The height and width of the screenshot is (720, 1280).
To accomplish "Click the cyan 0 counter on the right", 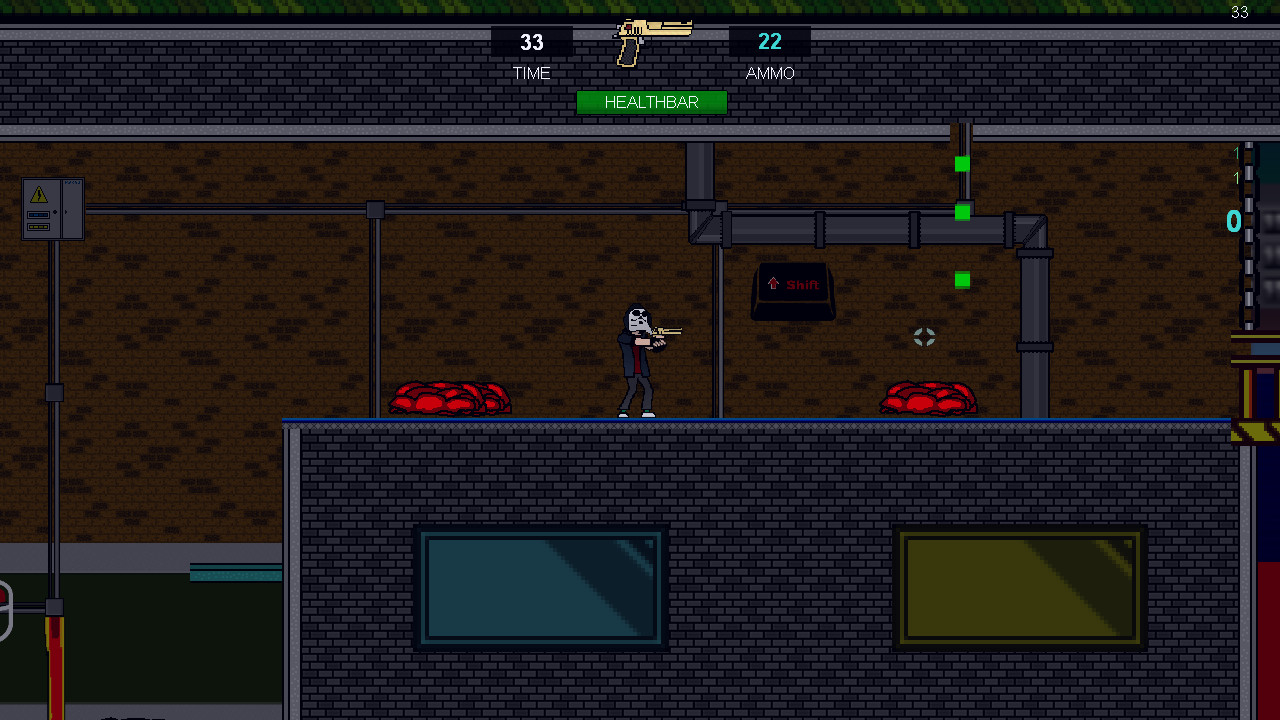I will click(x=1233, y=221).
